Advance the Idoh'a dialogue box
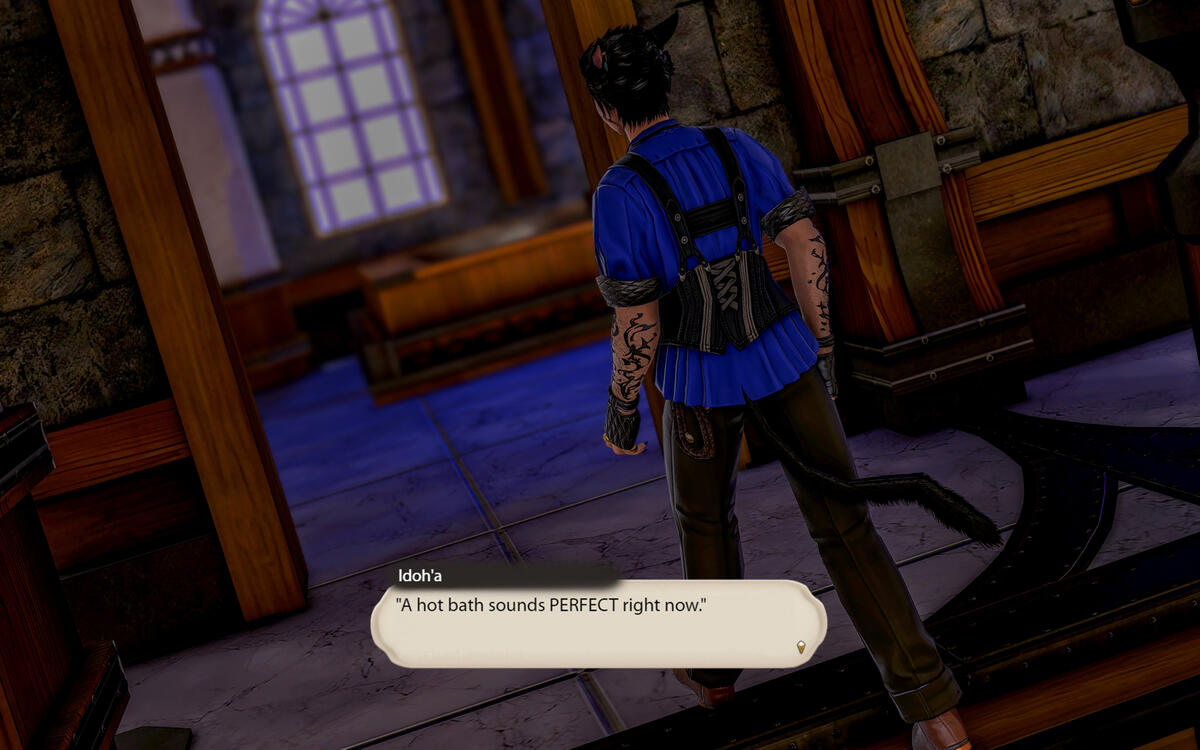The width and height of the screenshot is (1200, 750). pyautogui.click(x=598, y=624)
